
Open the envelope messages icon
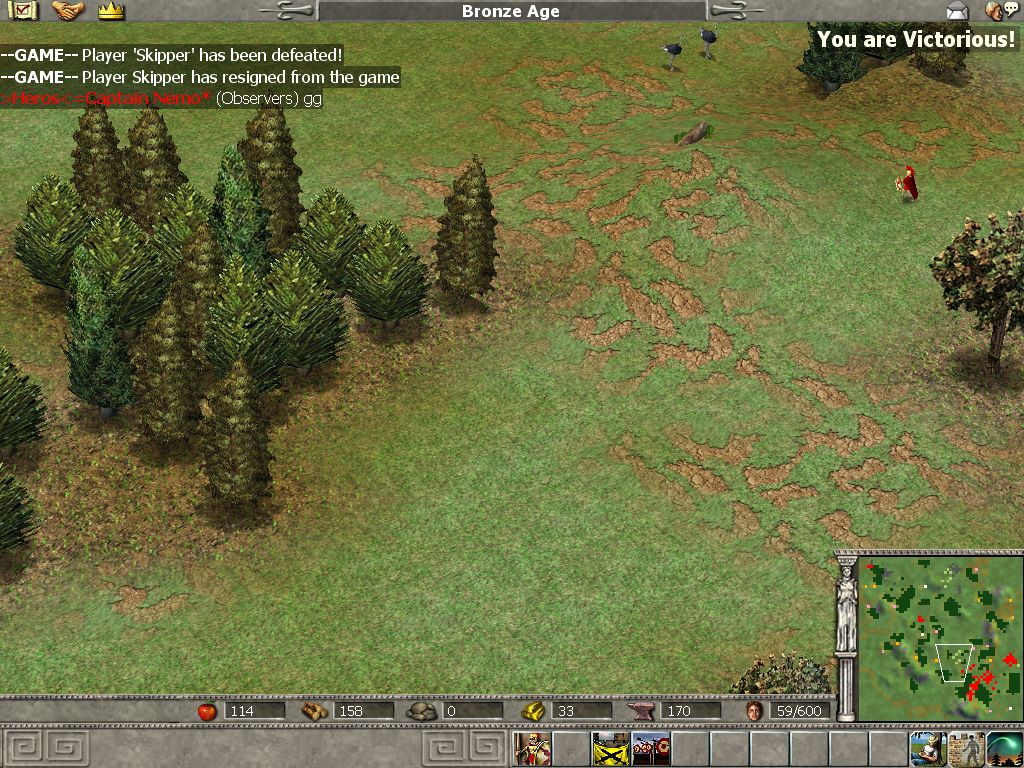tap(957, 11)
